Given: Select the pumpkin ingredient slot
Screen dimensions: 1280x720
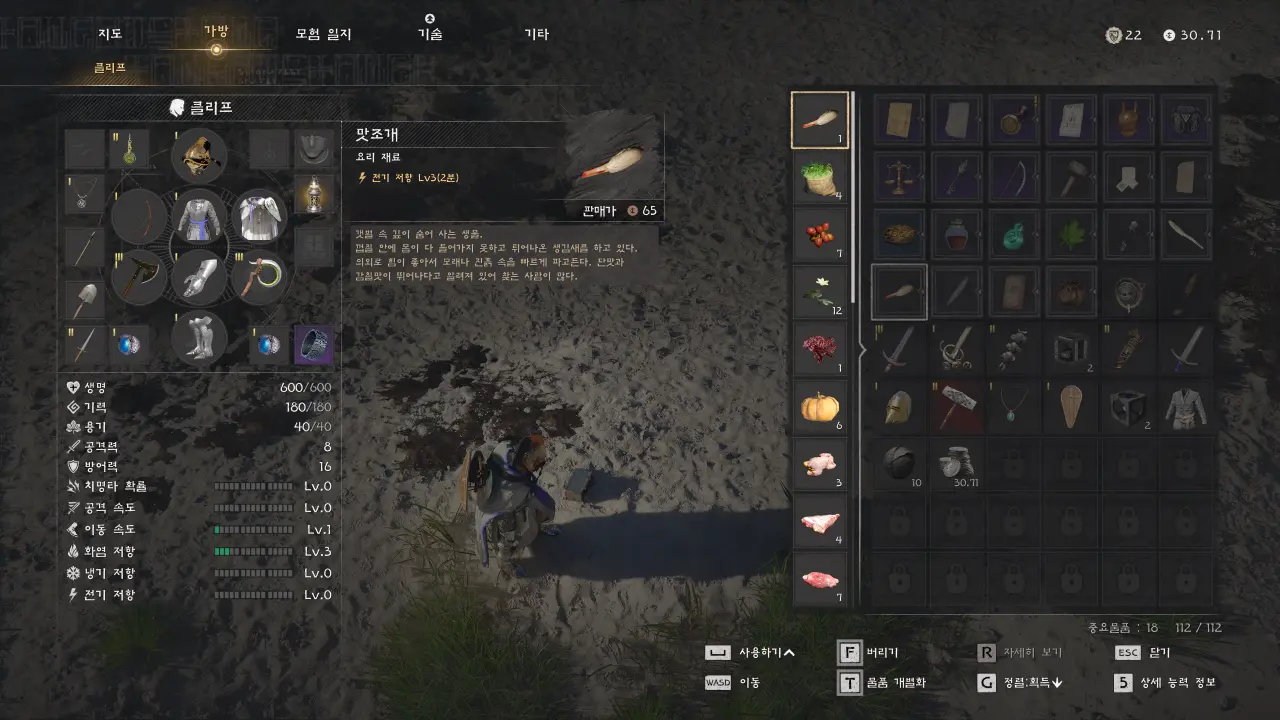Looking at the screenshot, I should click(x=820, y=407).
